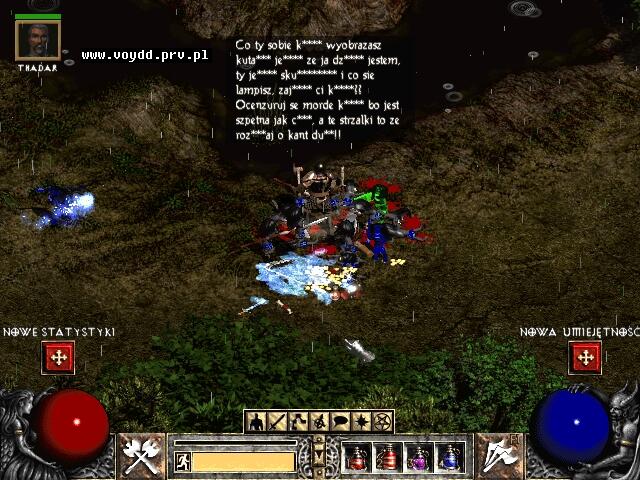The width and height of the screenshot is (640, 480).
Task: Open the character silhouette panel icon
Action: point(256,421)
